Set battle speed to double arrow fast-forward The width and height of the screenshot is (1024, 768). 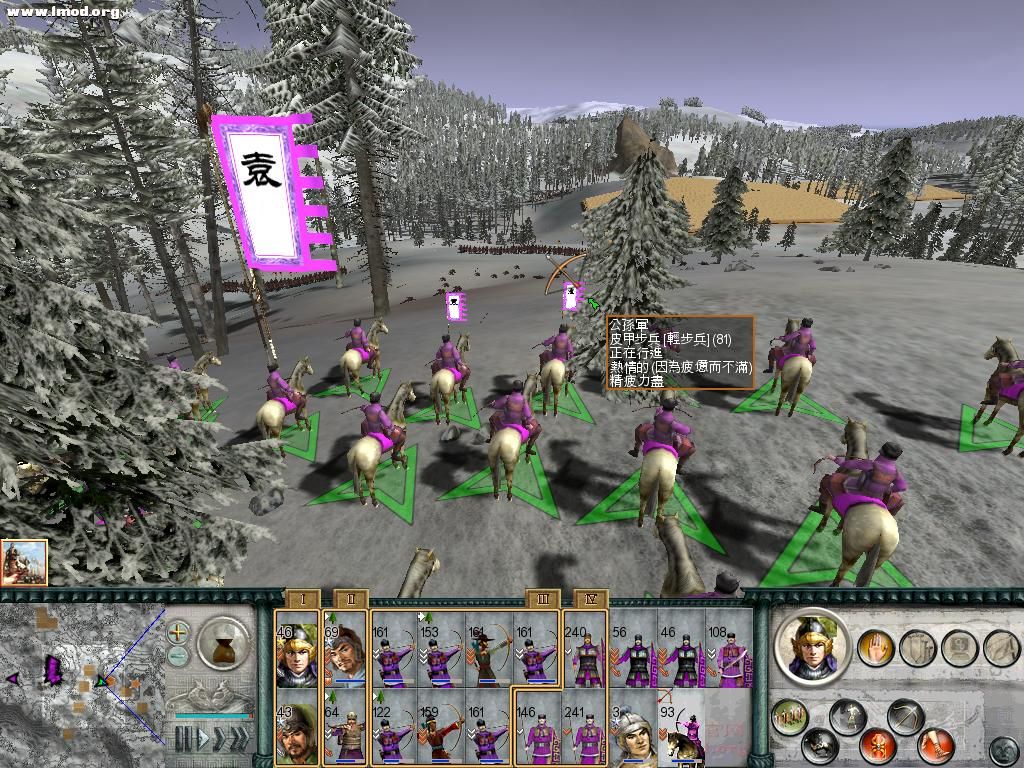click(x=218, y=740)
